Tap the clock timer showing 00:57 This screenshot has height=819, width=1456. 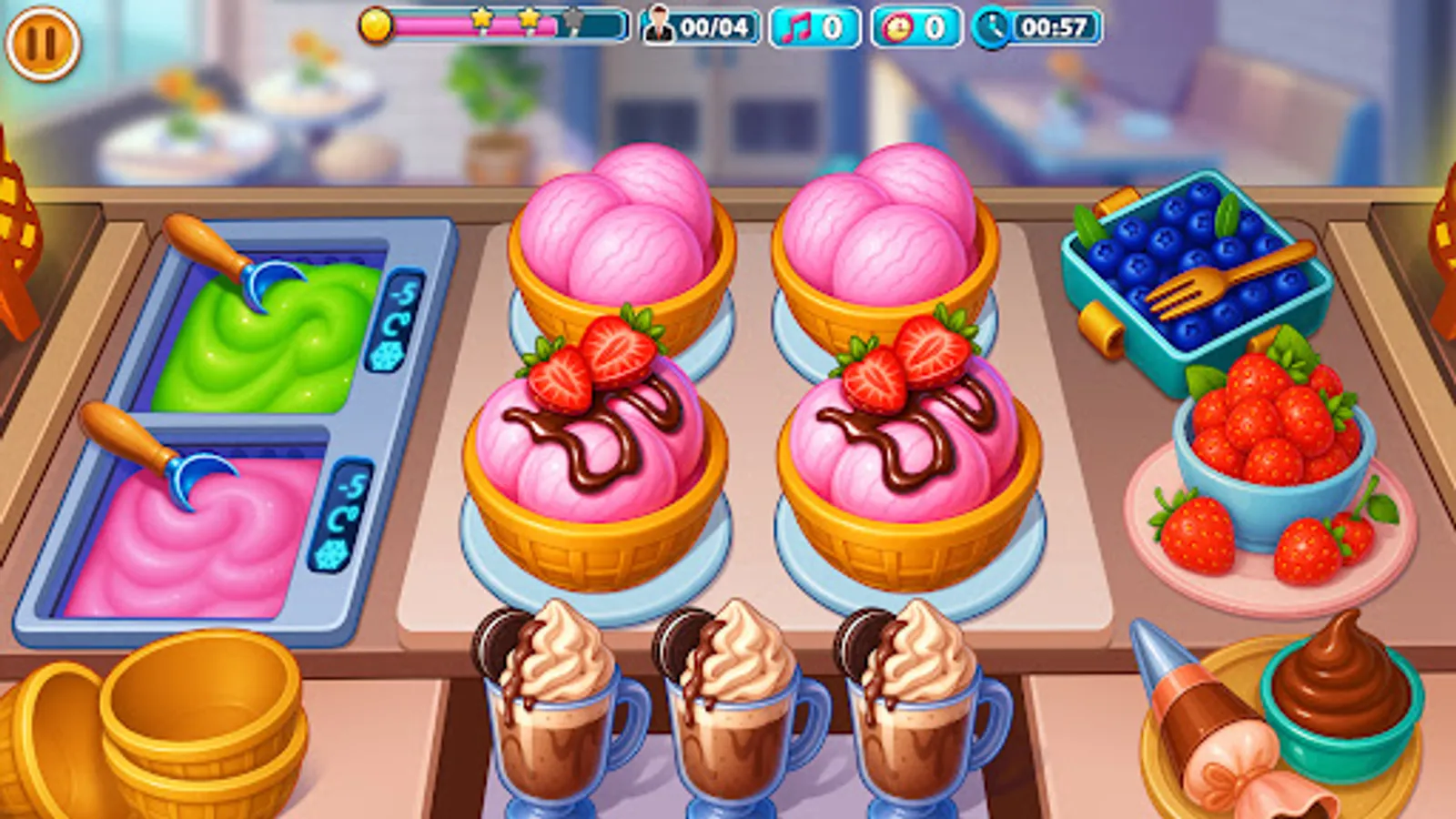pos(1037,27)
